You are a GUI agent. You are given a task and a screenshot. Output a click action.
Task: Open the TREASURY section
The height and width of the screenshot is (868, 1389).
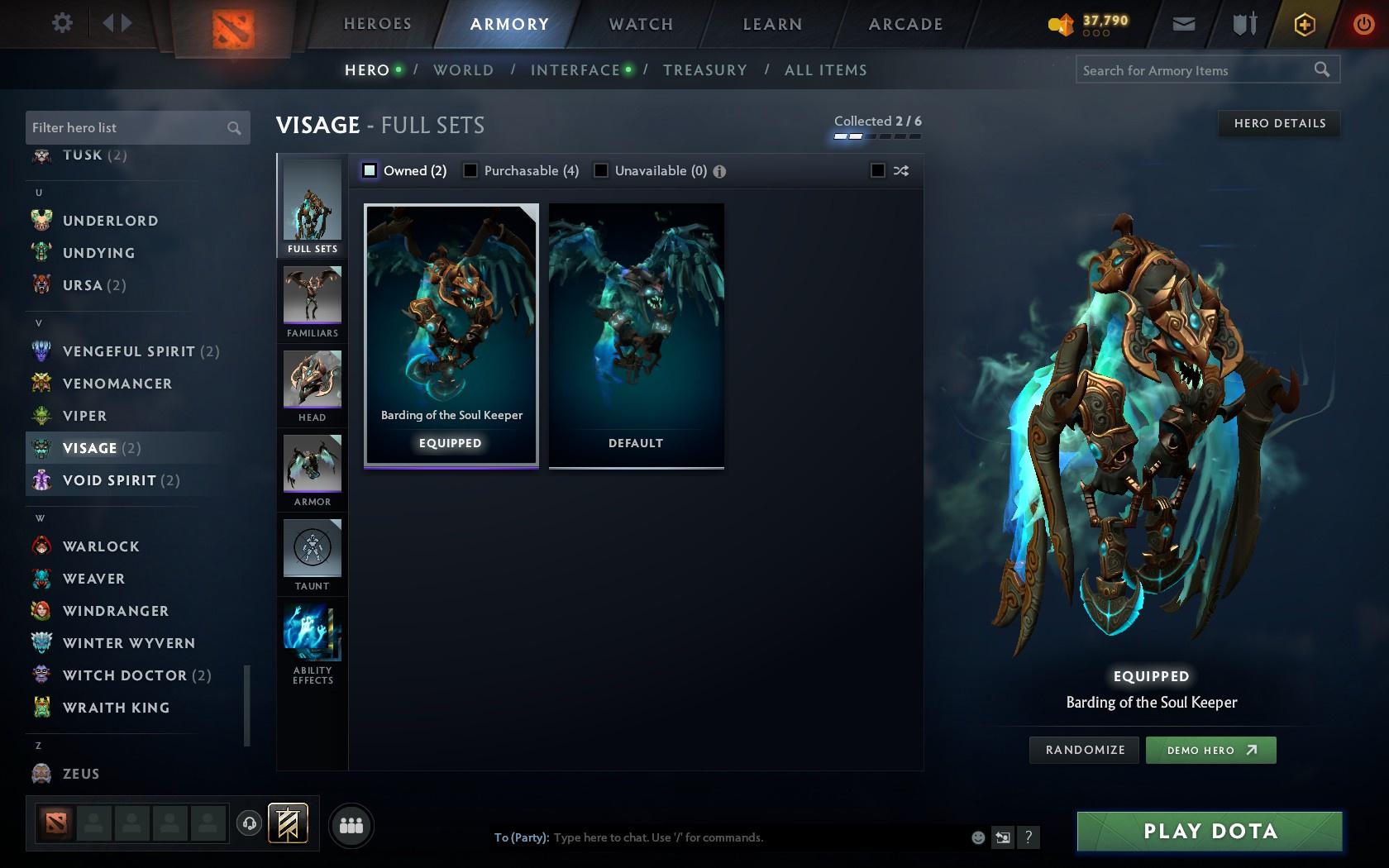coord(704,70)
